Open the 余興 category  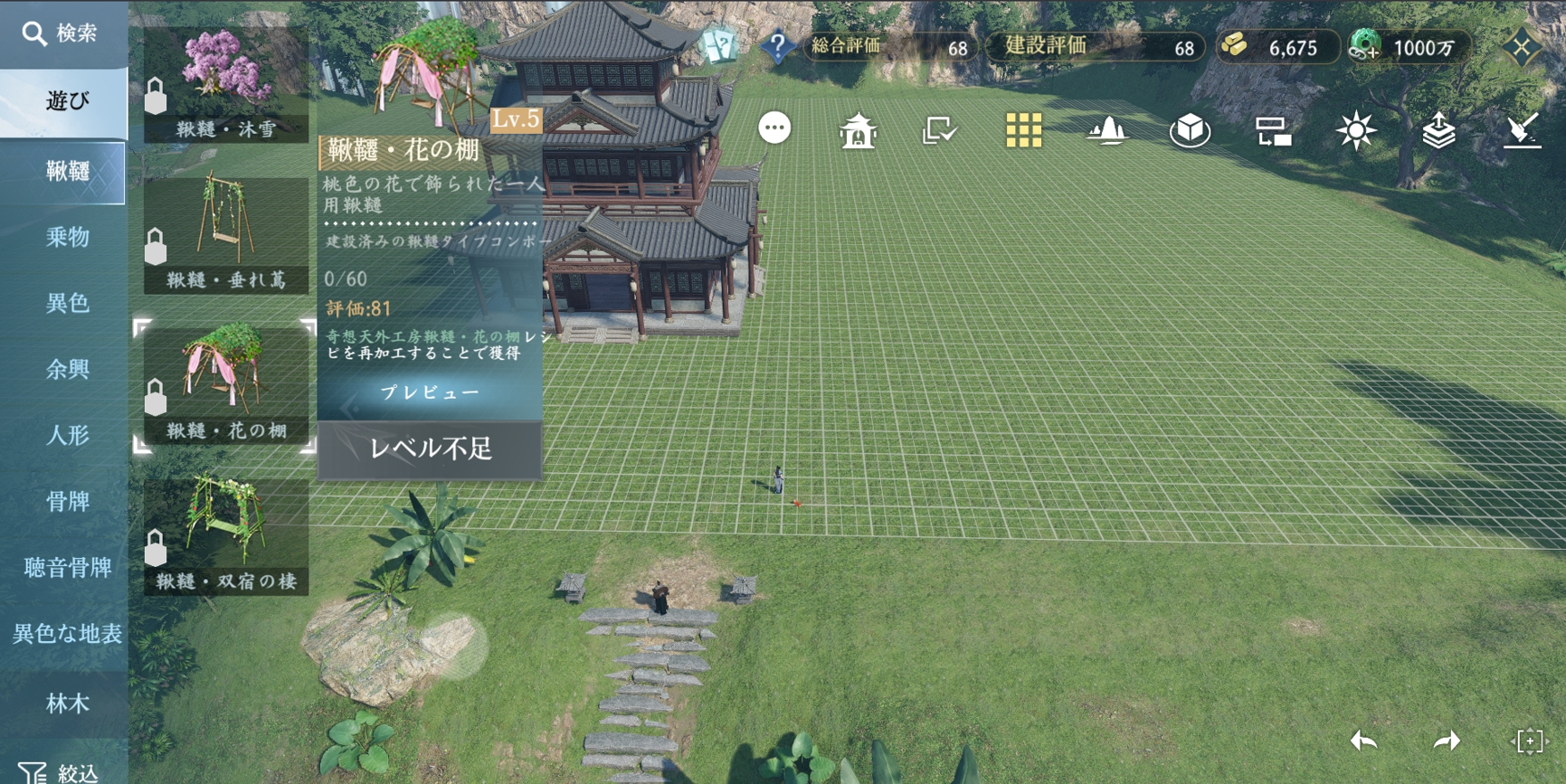click(x=67, y=369)
